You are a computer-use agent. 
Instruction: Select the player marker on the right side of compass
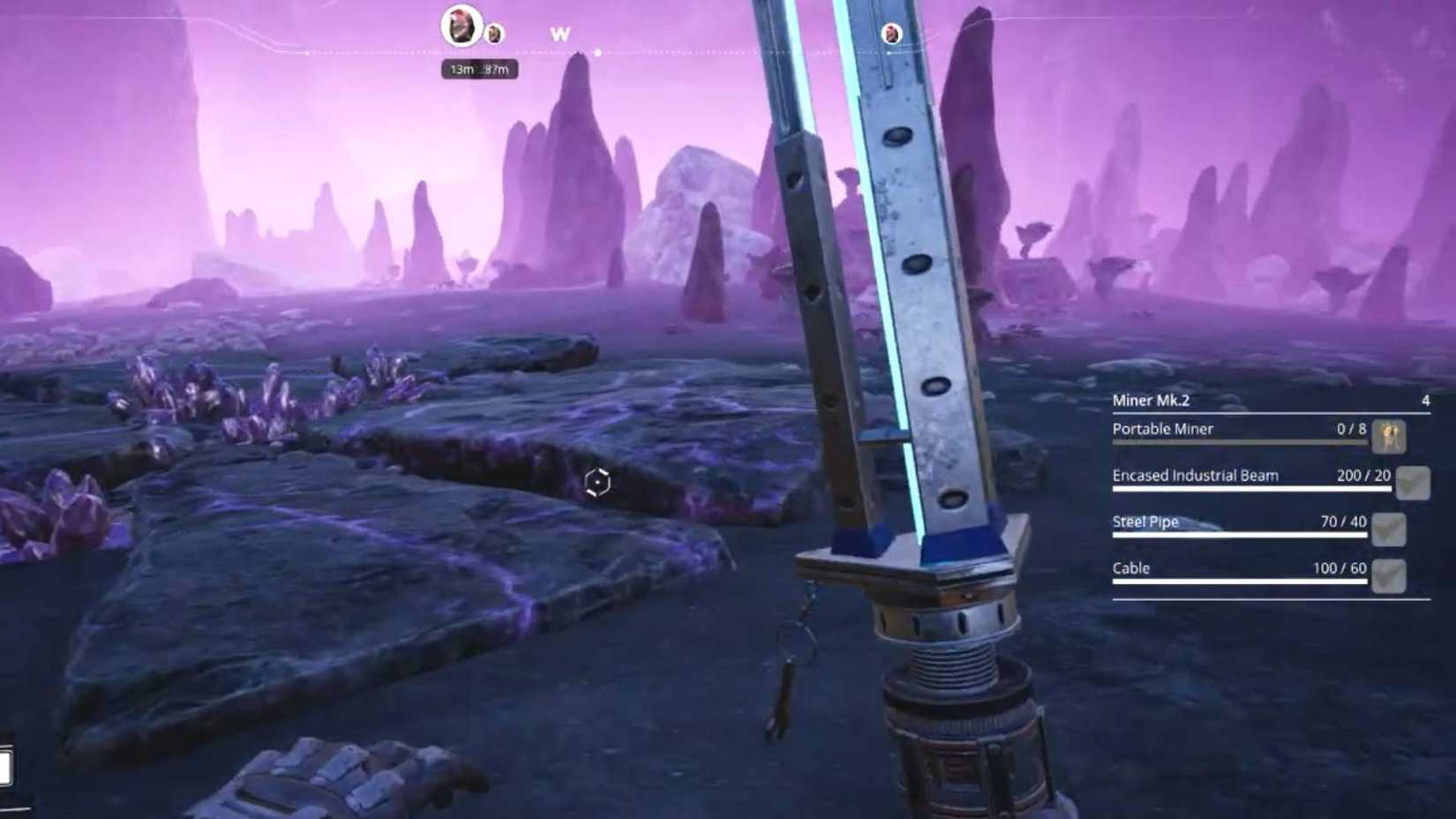pos(891,35)
